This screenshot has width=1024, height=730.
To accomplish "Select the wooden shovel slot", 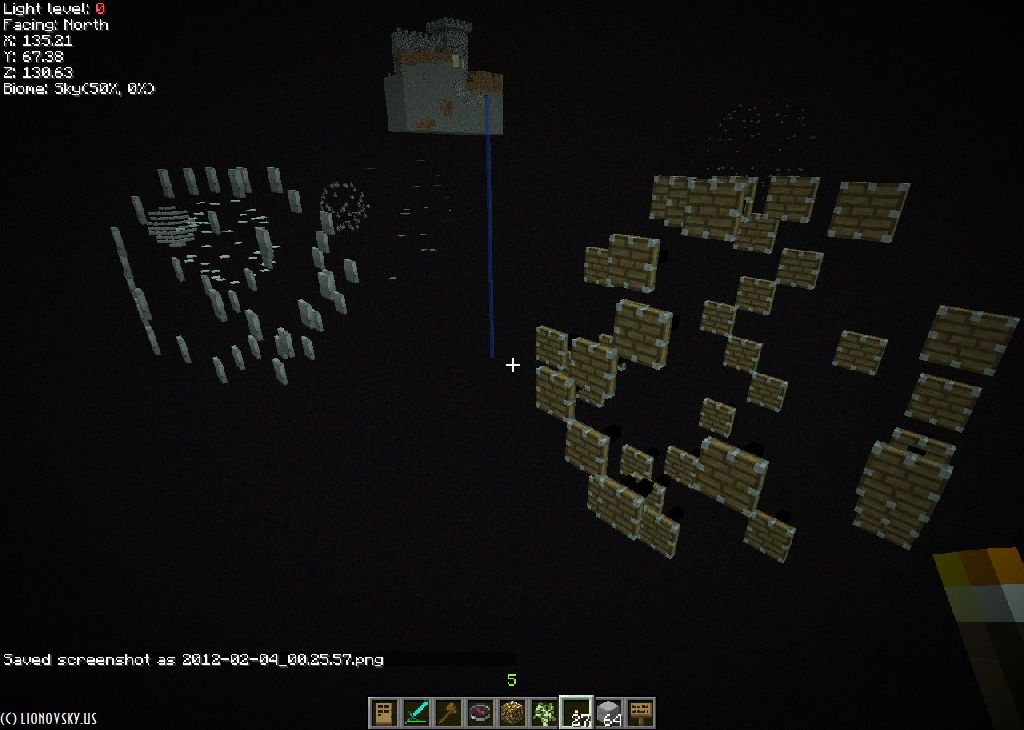I will pyautogui.click(x=447, y=713).
